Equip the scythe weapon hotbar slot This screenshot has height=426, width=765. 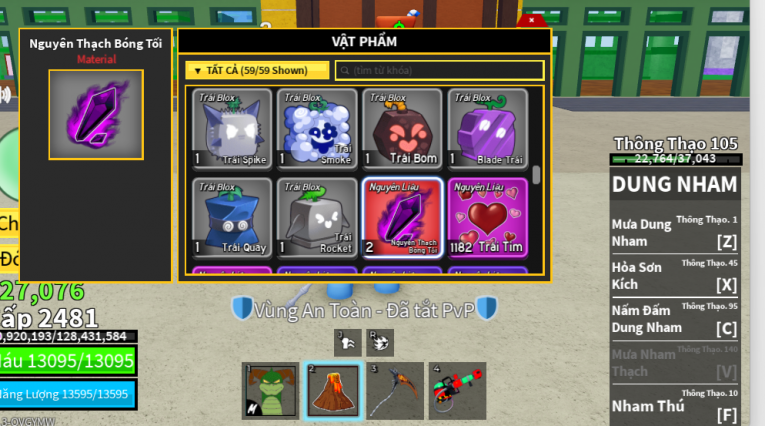pyautogui.click(x=395, y=391)
